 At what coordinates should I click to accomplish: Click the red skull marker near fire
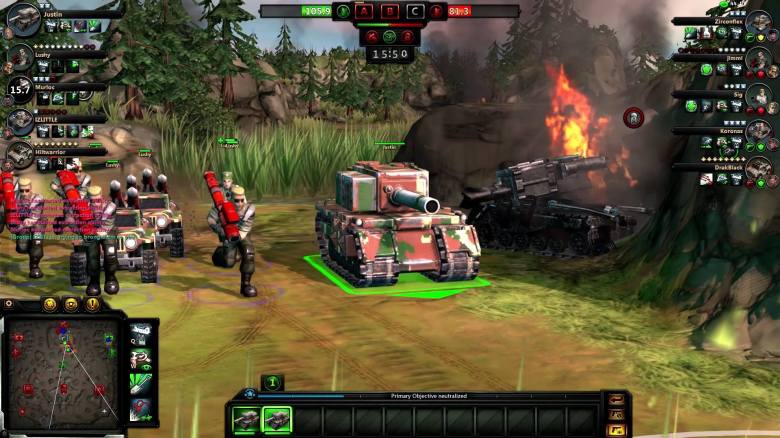tap(633, 117)
